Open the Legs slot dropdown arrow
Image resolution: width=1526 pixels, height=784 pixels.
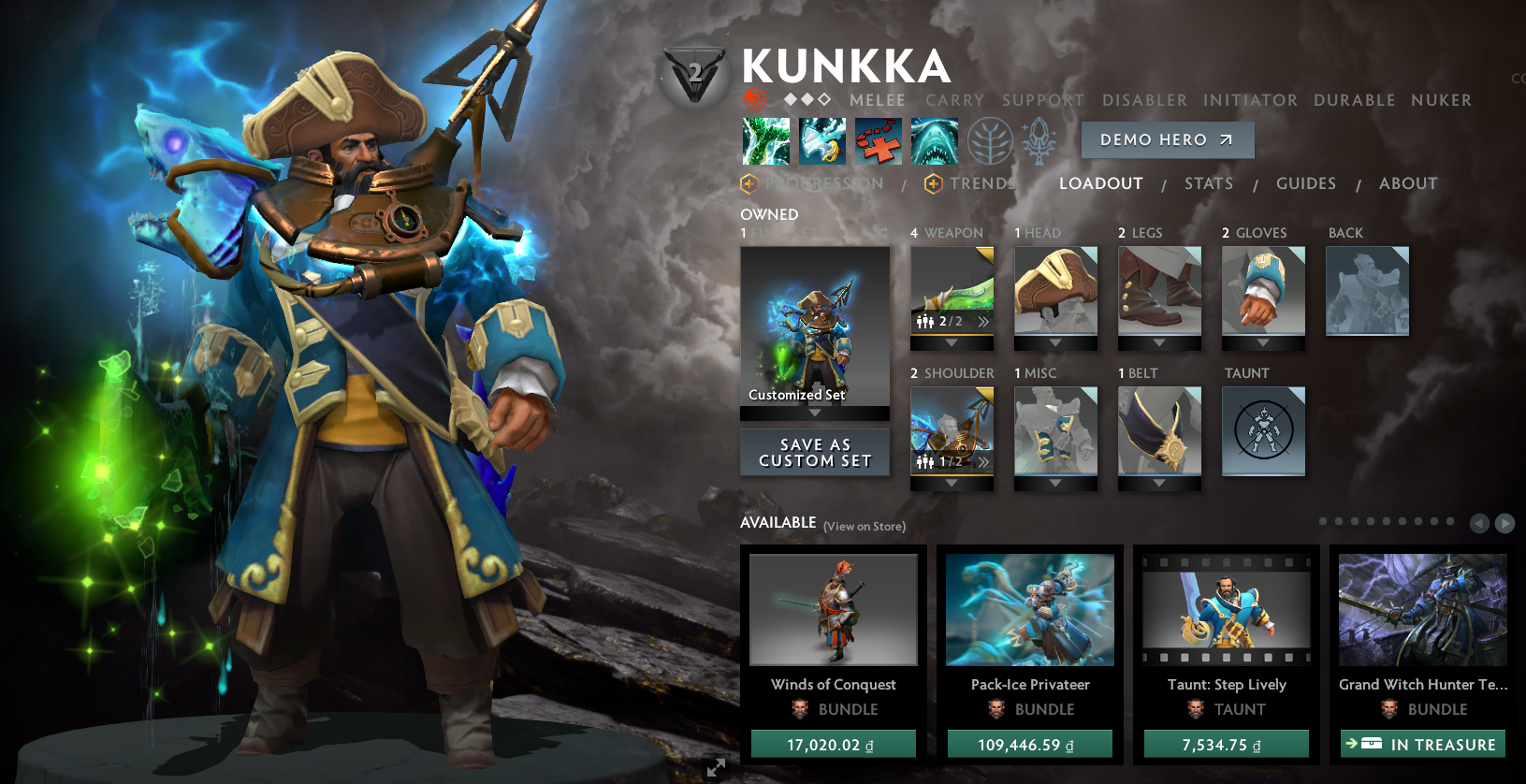[x=1159, y=342]
